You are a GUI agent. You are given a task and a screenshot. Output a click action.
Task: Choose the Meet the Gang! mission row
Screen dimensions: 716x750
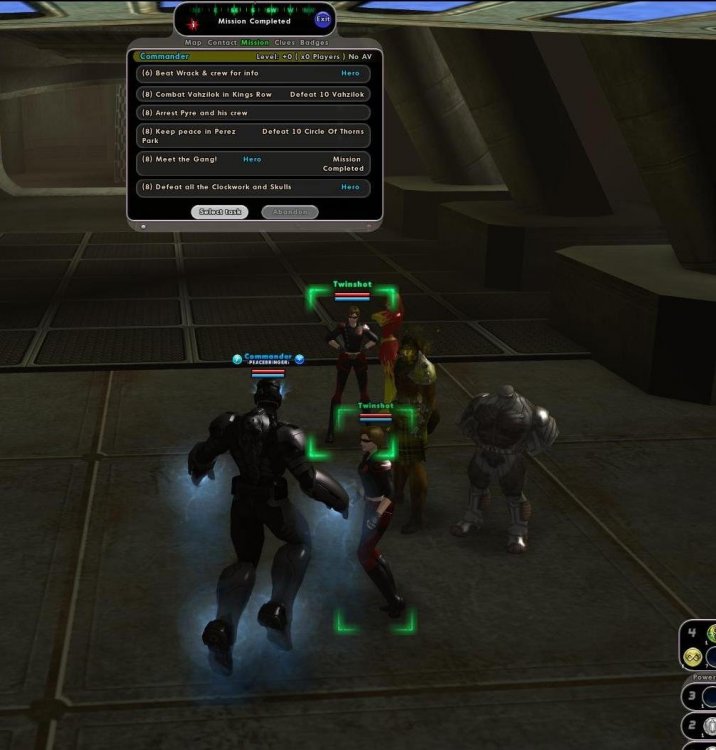pyautogui.click(x=254, y=163)
